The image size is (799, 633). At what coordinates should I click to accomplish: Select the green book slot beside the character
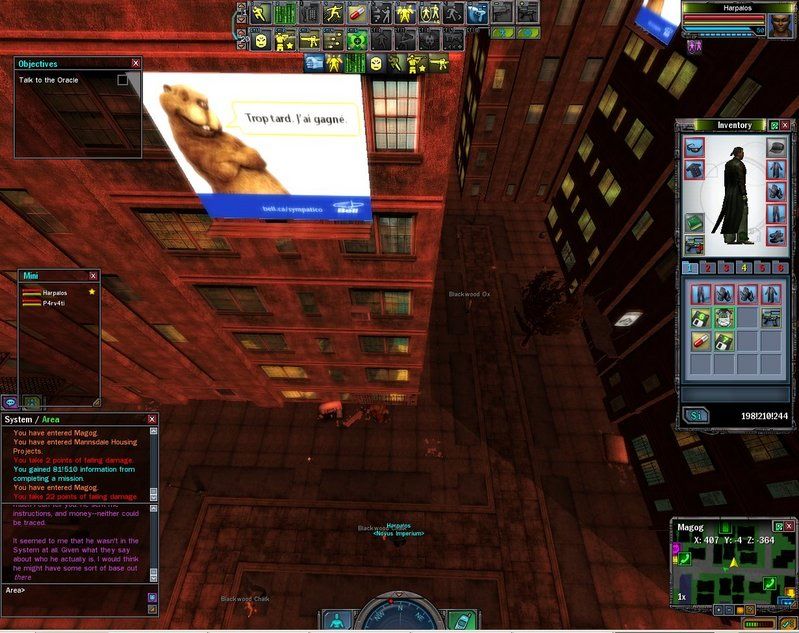click(694, 222)
